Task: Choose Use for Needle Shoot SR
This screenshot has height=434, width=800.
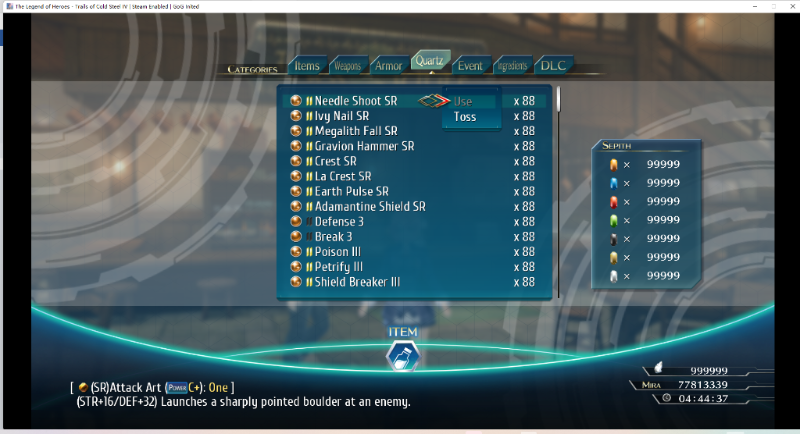Action: pos(464,101)
